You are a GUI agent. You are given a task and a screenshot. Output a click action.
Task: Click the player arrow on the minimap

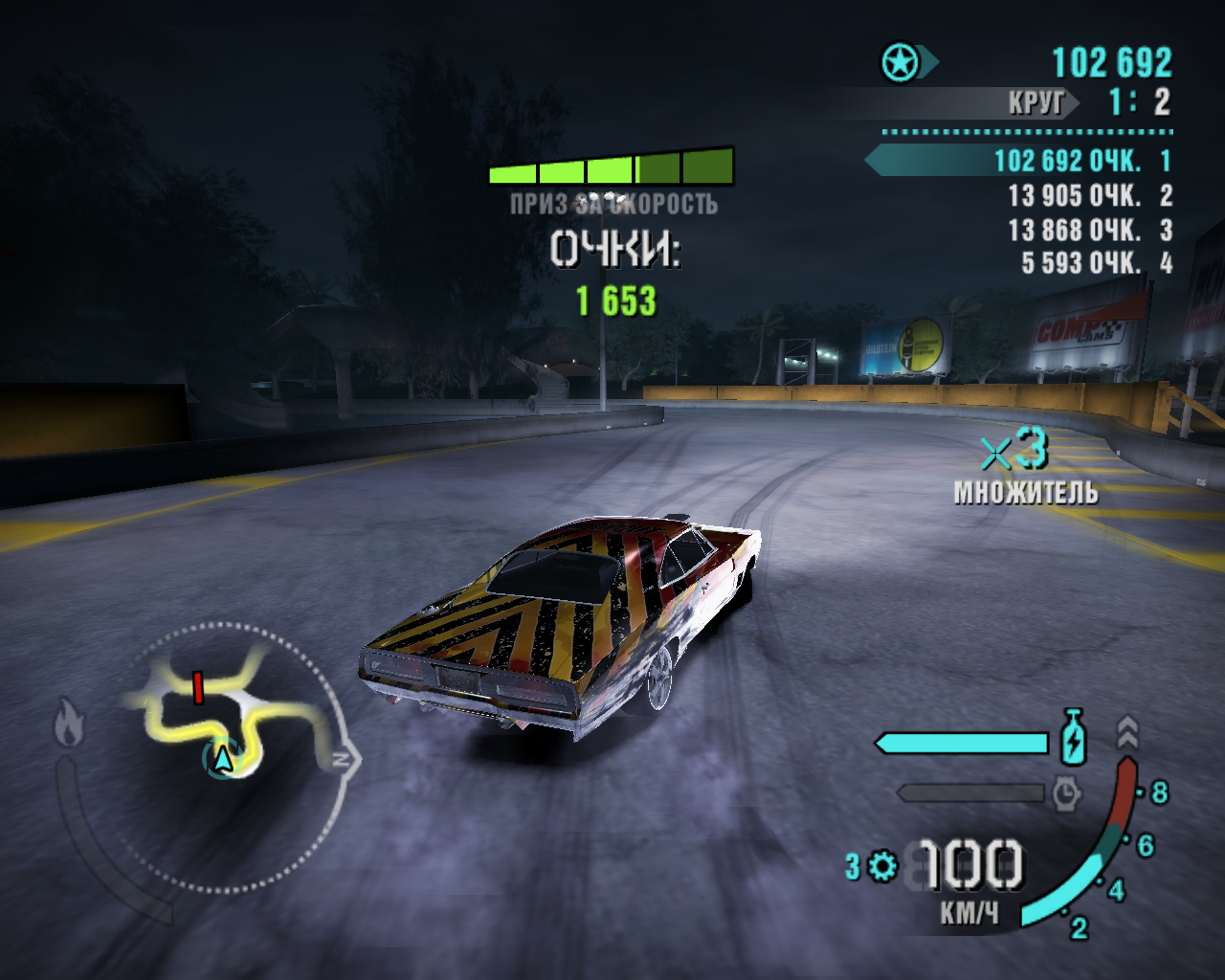pyautogui.click(x=223, y=759)
